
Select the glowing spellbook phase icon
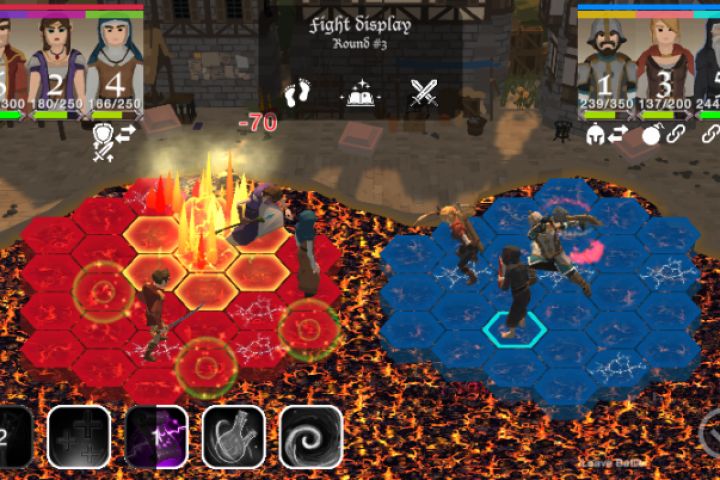click(360, 94)
